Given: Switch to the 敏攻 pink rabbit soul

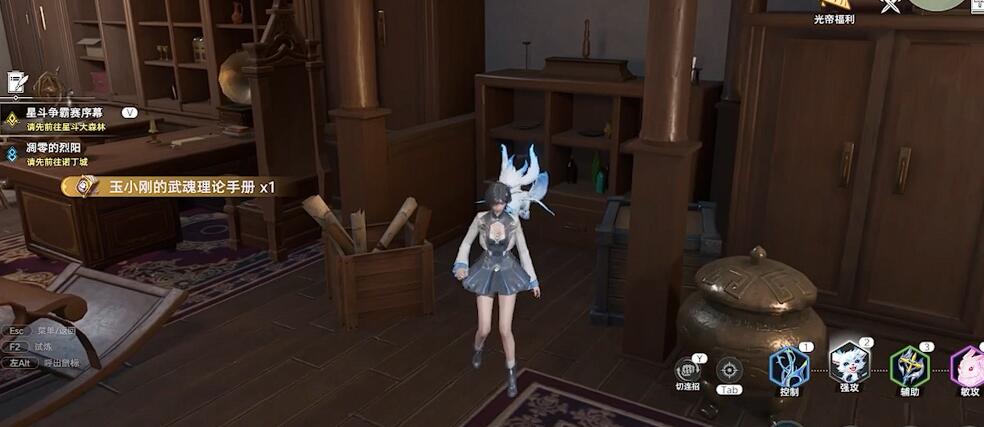Looking at the screenshot, I should pyautogui.click(x=968, y=367).
